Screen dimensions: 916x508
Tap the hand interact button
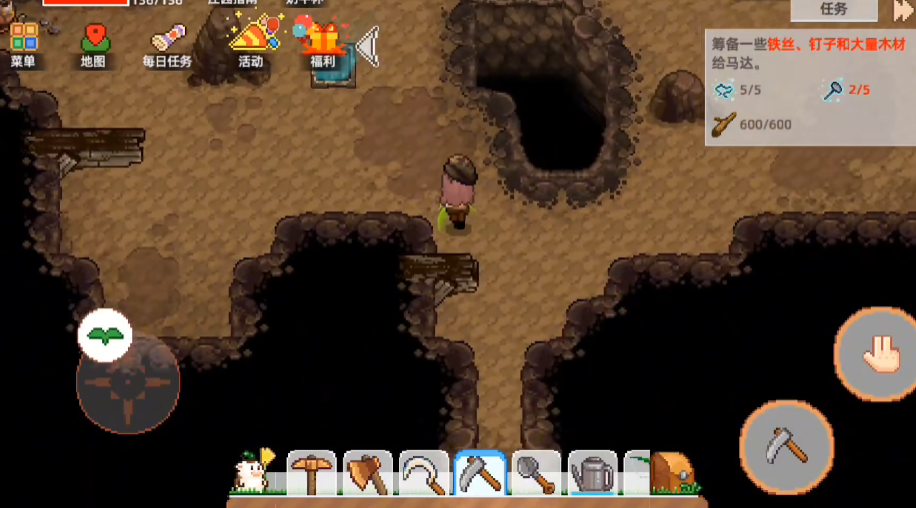(x=875, y=353)
